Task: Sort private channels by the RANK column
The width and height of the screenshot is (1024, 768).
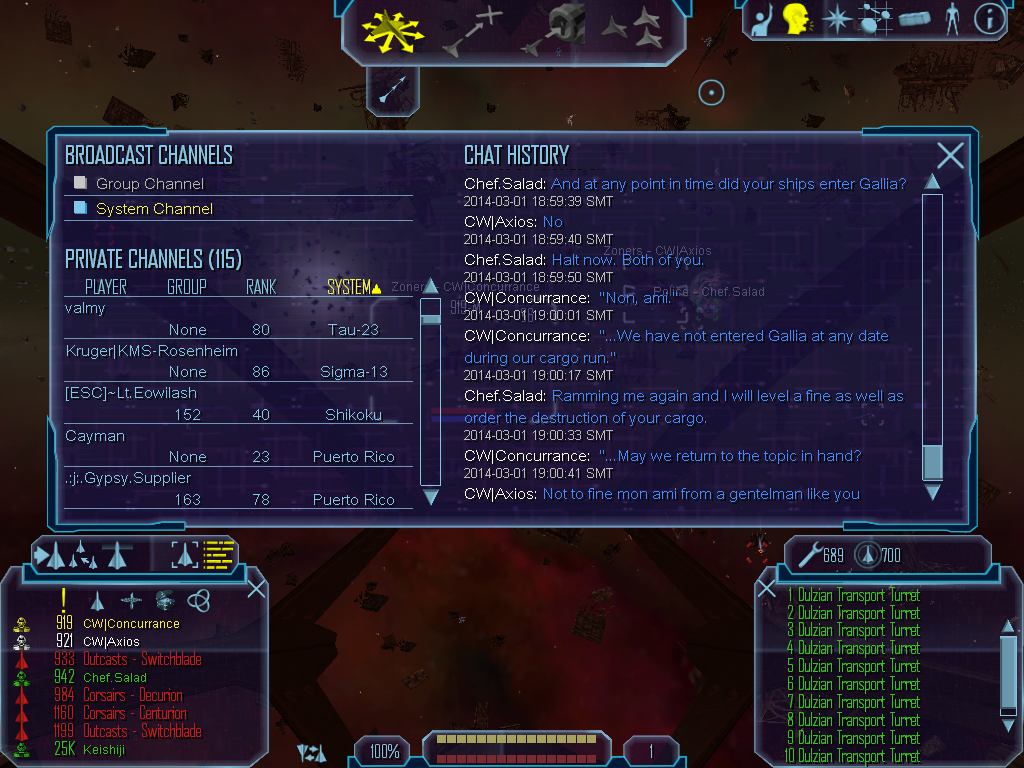Action: 261,287
